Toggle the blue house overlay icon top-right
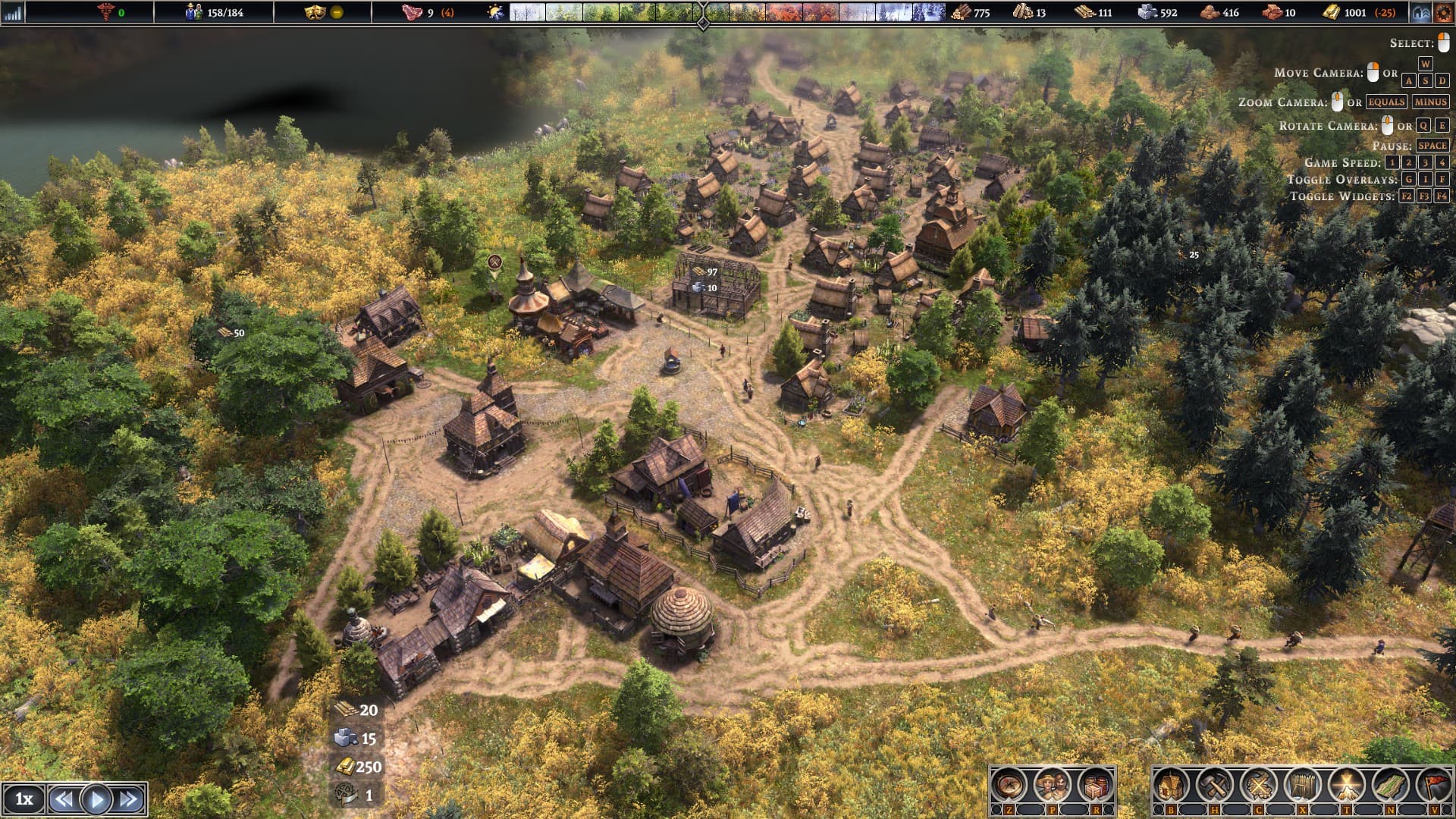The image size is (1456, 819). point(1422,11)
